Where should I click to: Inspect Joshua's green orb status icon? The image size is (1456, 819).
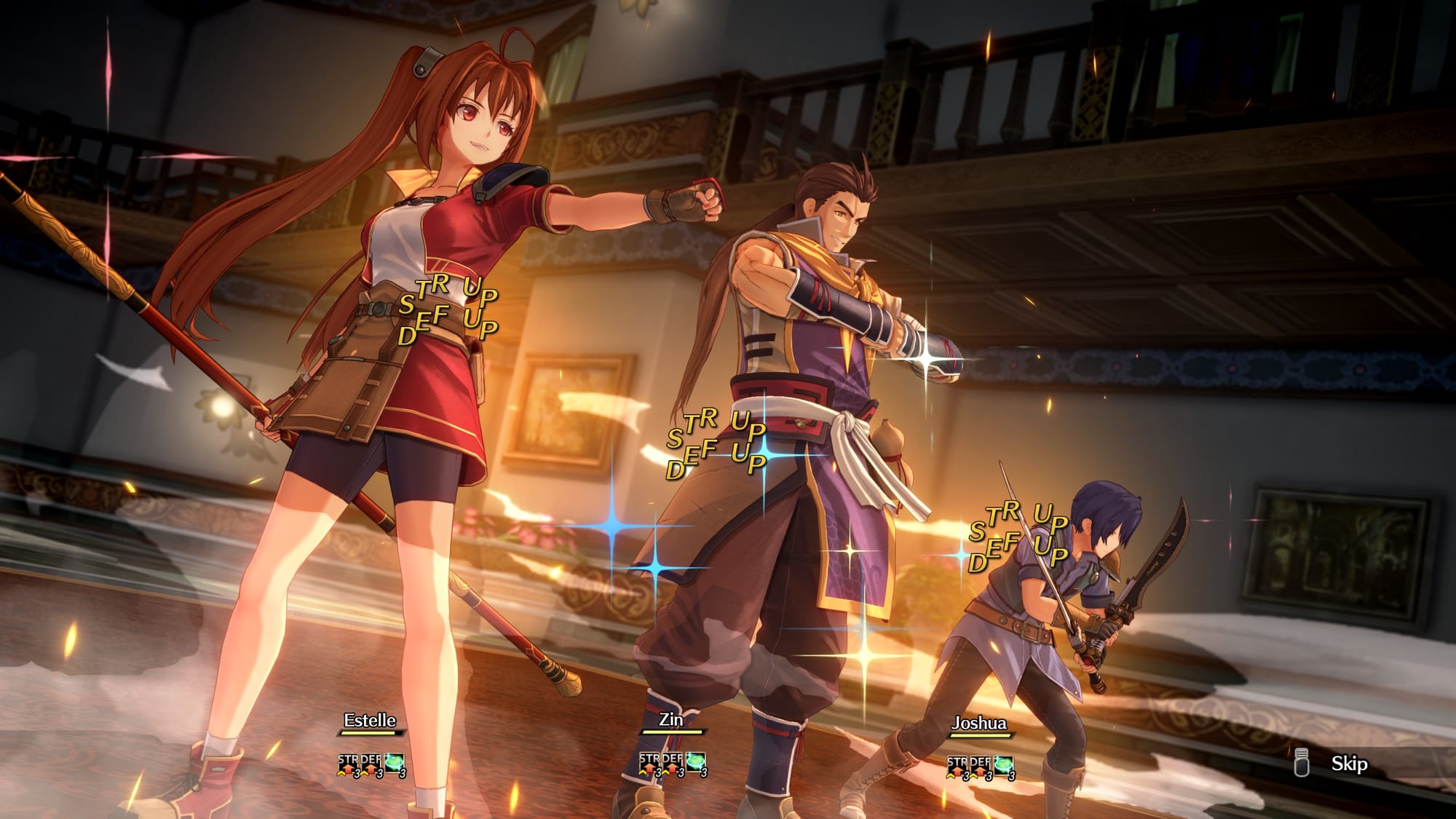click(x=1004, y=767)
